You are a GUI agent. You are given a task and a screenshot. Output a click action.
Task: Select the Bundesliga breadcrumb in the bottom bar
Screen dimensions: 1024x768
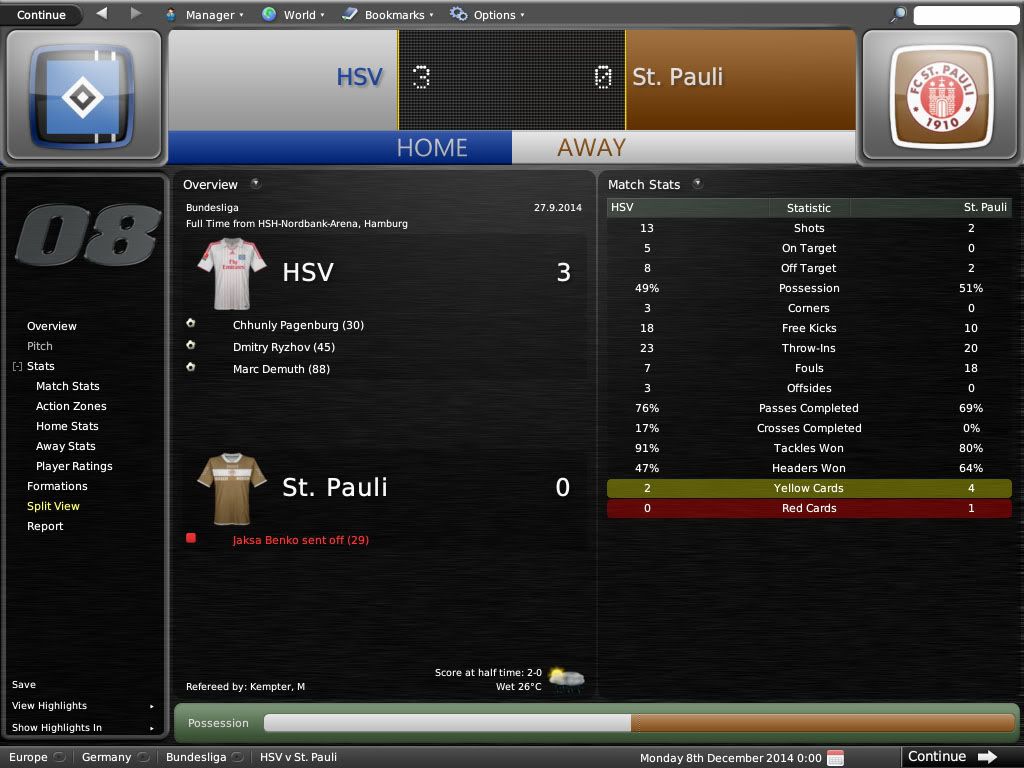(196, 757)
